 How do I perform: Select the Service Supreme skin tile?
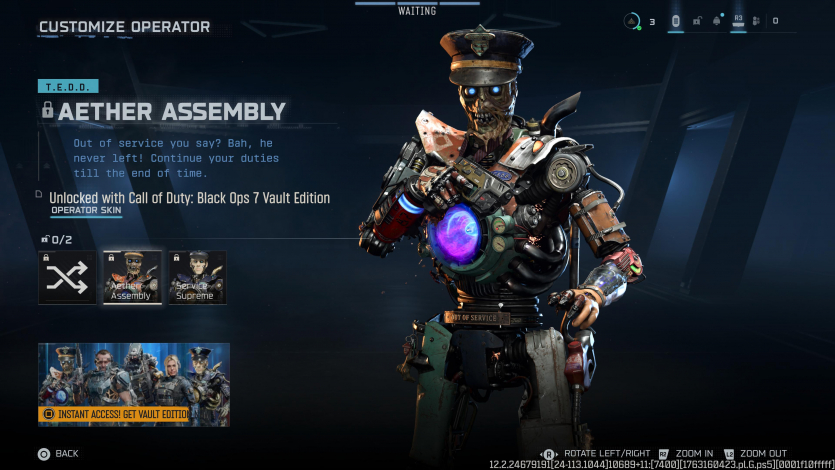click(196, 277)
